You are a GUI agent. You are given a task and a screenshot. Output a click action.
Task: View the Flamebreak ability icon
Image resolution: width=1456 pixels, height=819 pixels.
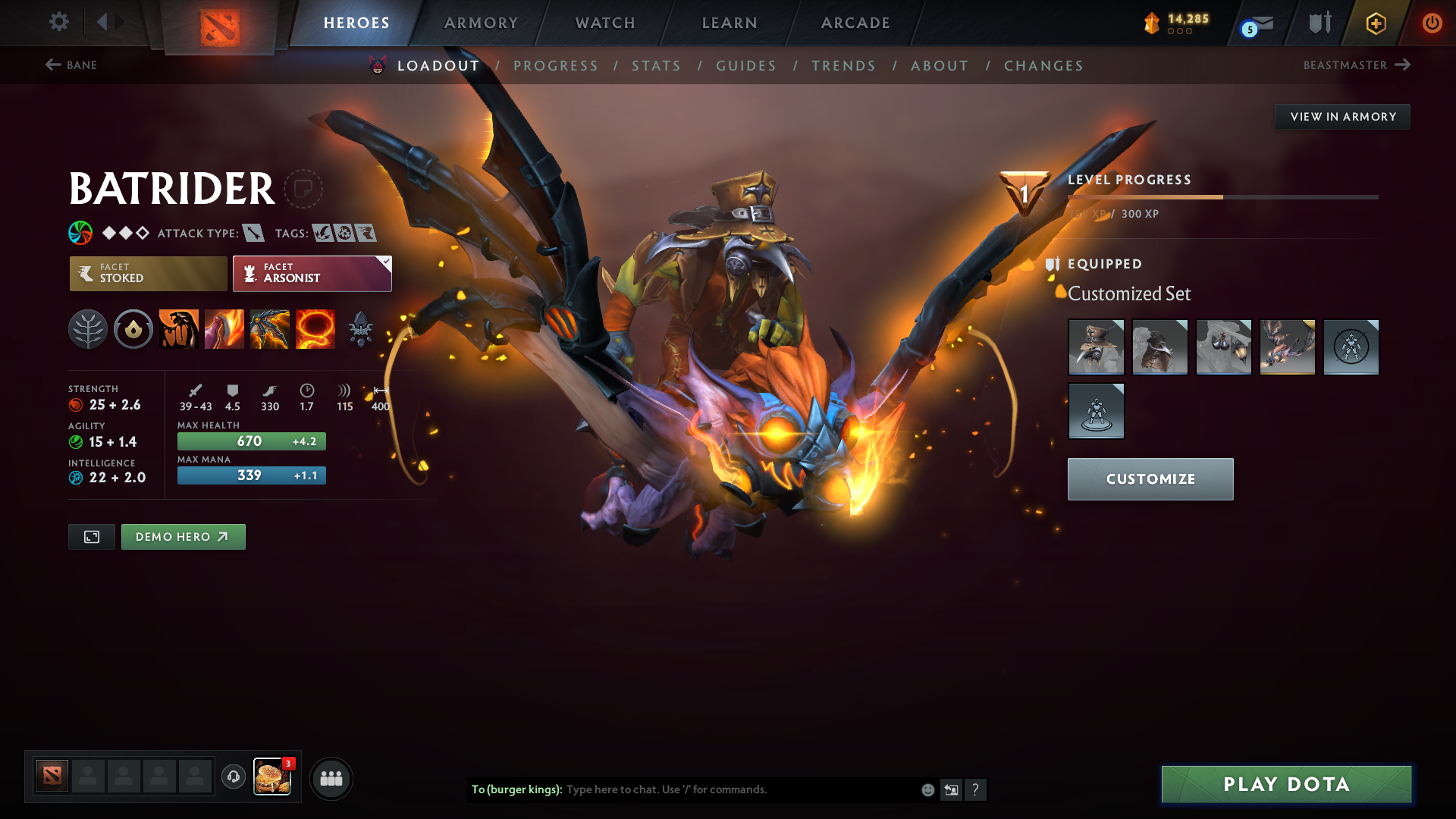pos(224,328)
